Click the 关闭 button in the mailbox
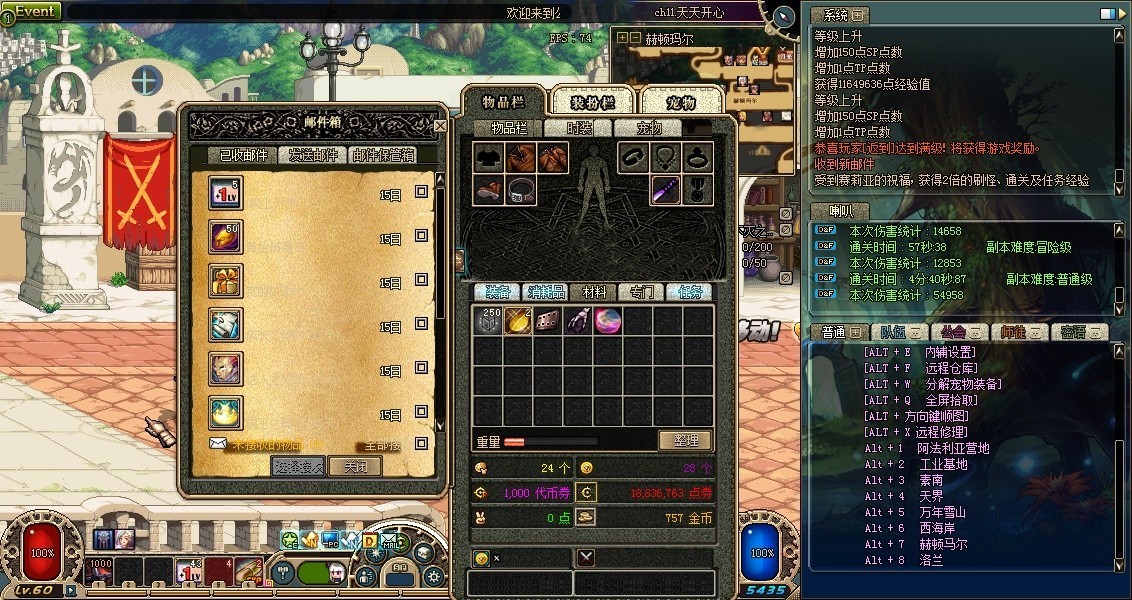 pyautogui.click(x=355, y=466)
